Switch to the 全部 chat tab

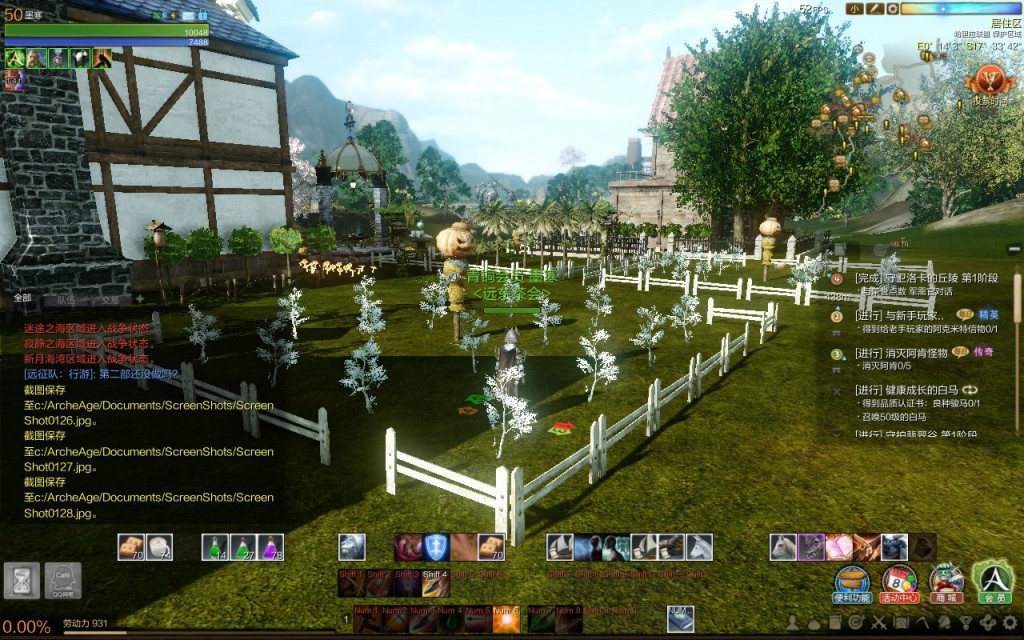click(x=23, y=298)
